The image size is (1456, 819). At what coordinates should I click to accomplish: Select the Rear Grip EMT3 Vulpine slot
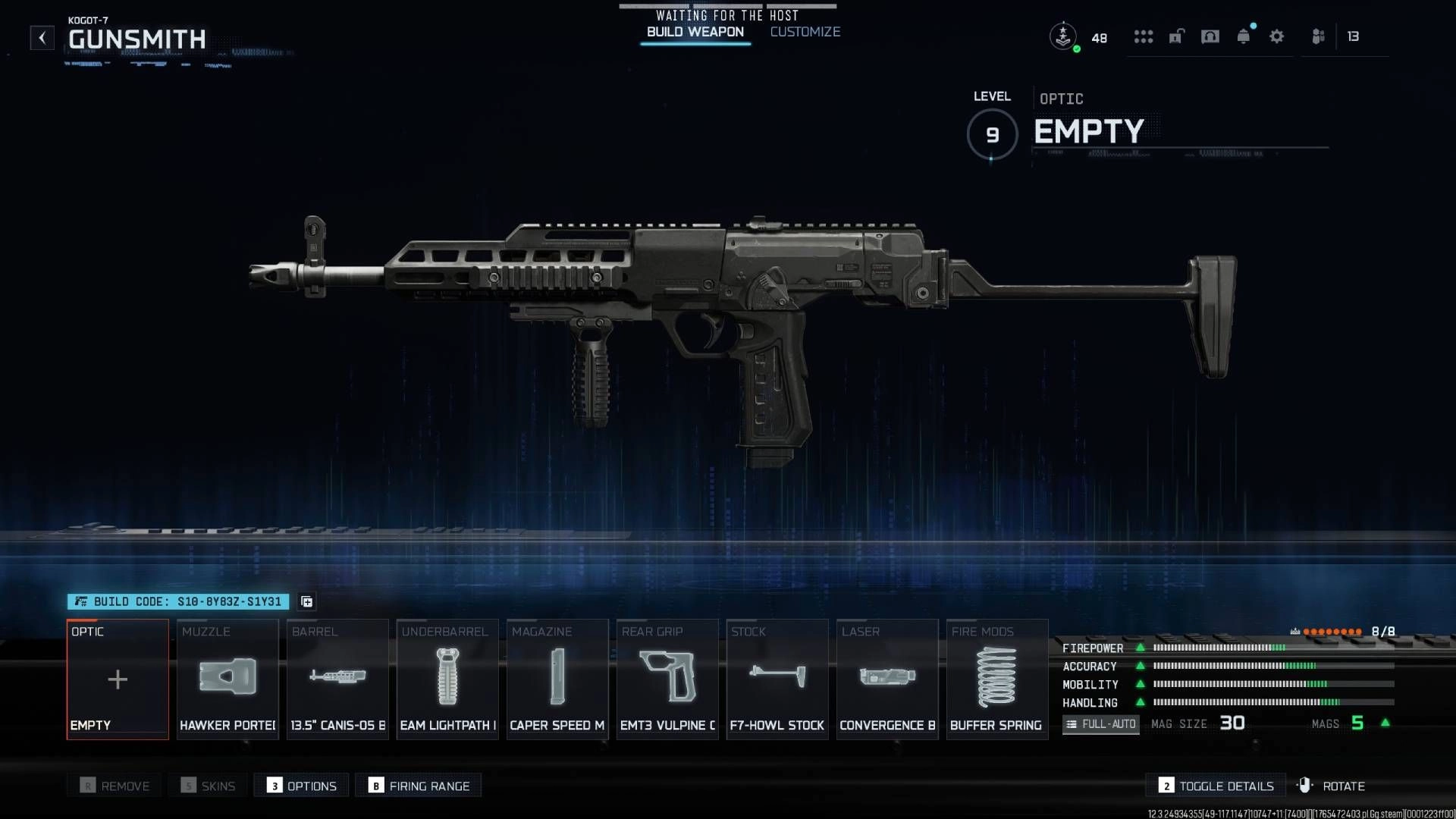[x=667, y=679]
